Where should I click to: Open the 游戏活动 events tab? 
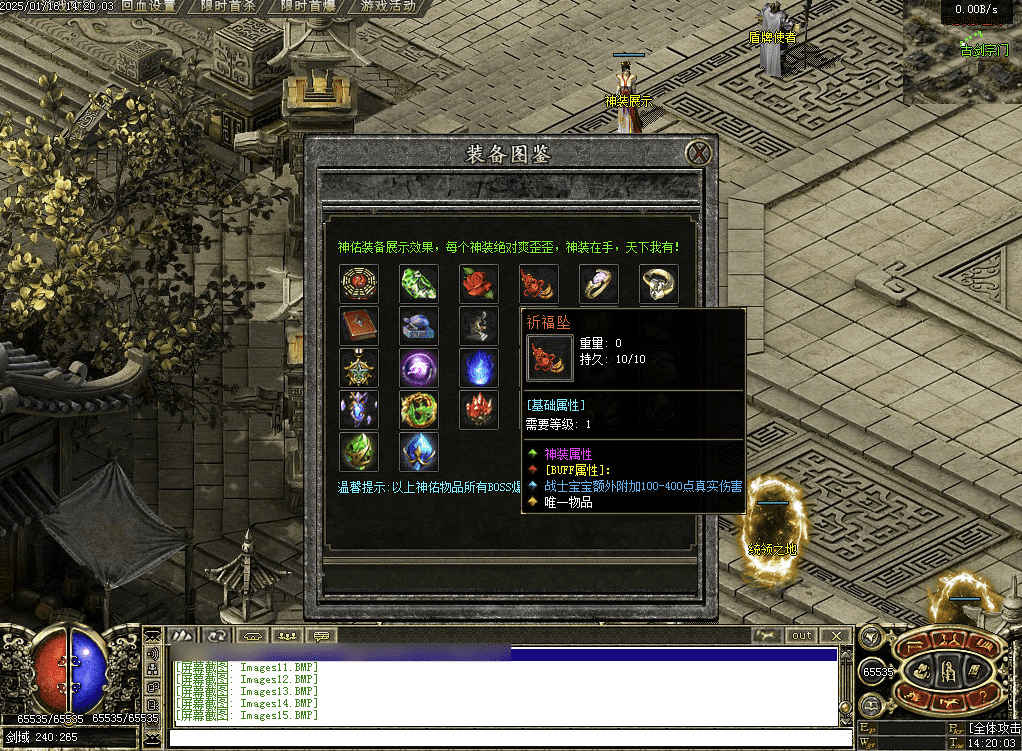pyautogui.click(x=388, y=7)
